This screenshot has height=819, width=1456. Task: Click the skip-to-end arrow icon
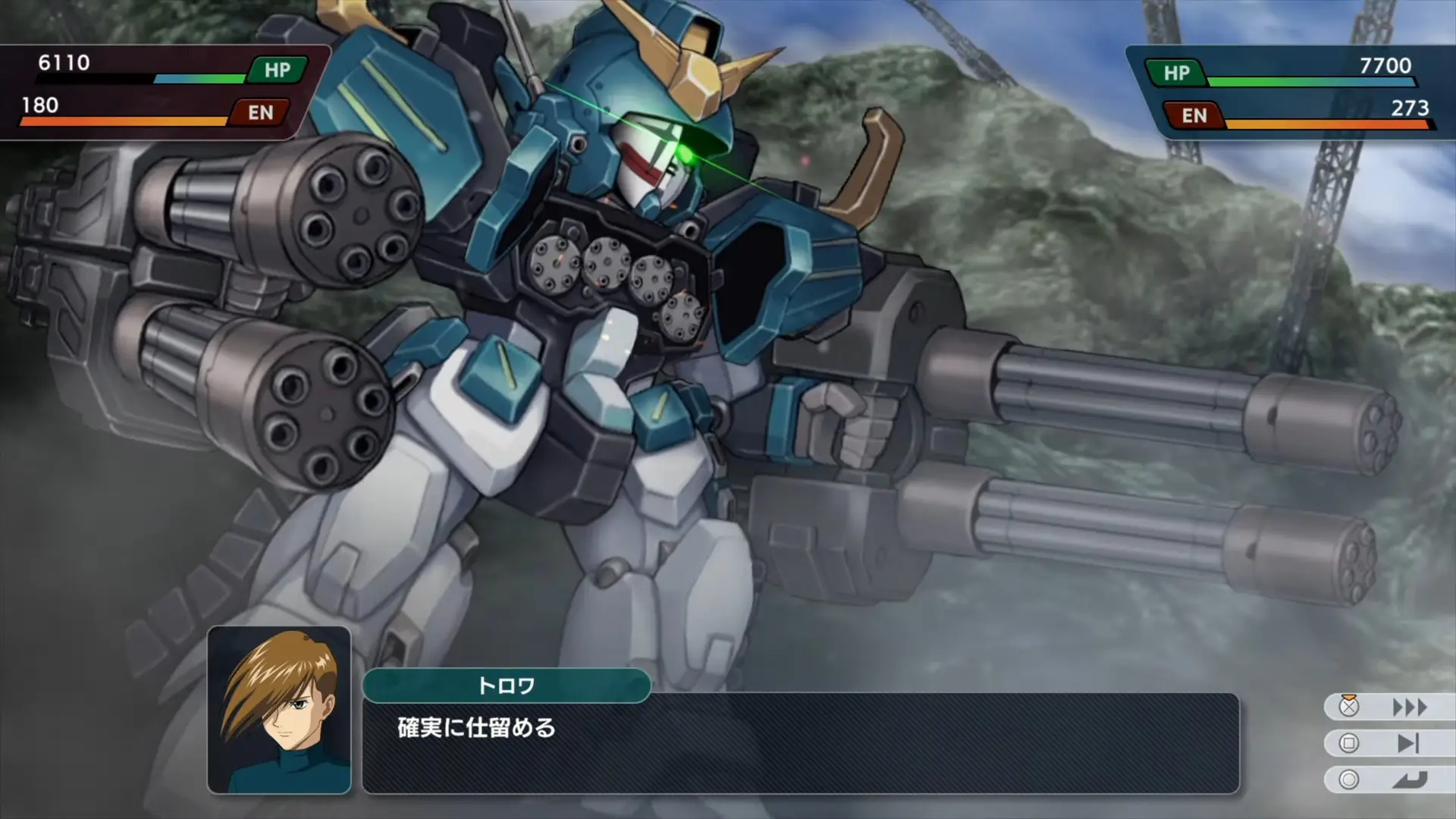pyautogui.click(x=1408, y=742)
